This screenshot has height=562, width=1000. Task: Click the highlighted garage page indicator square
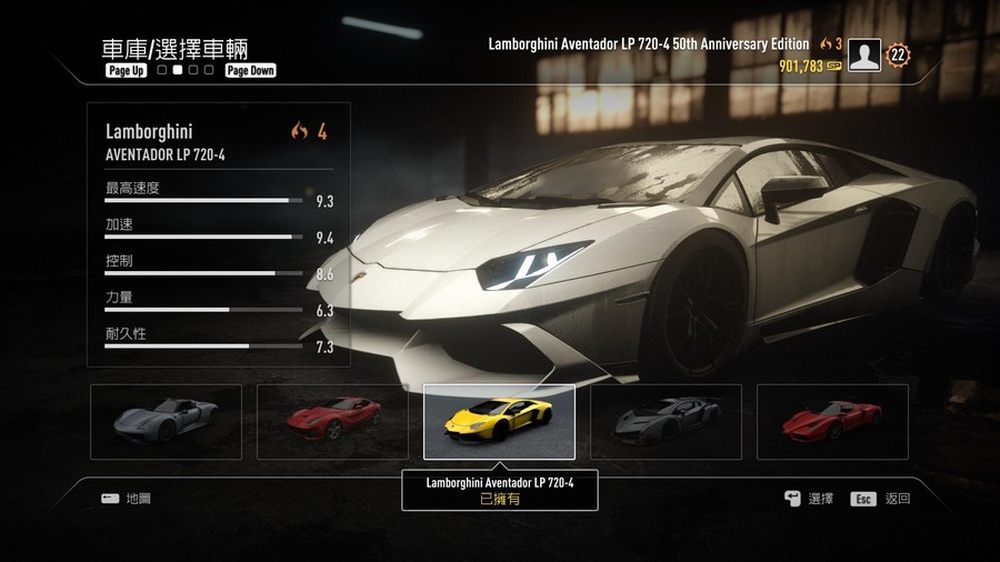177,71
